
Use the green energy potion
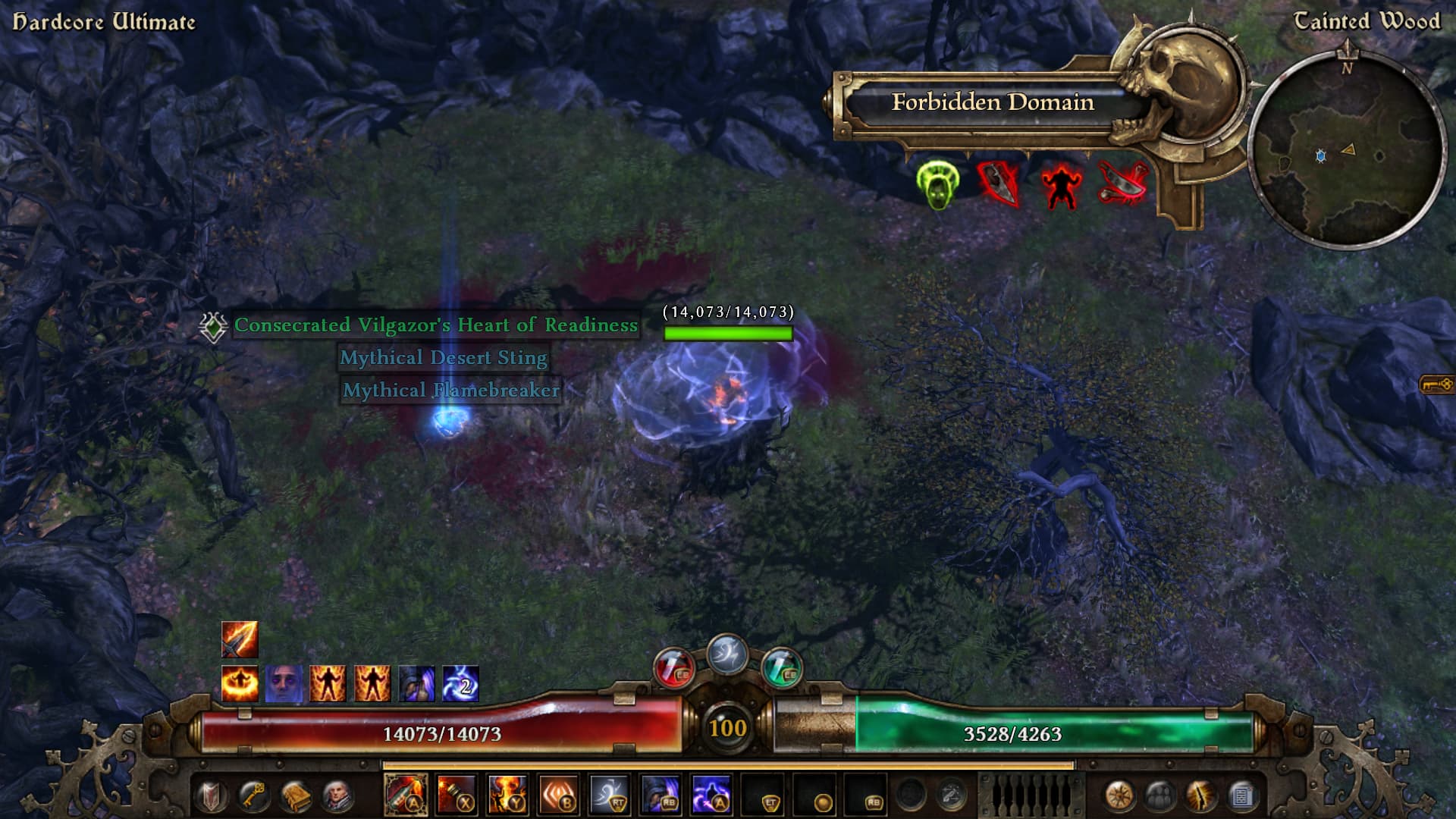coord(781,669)
